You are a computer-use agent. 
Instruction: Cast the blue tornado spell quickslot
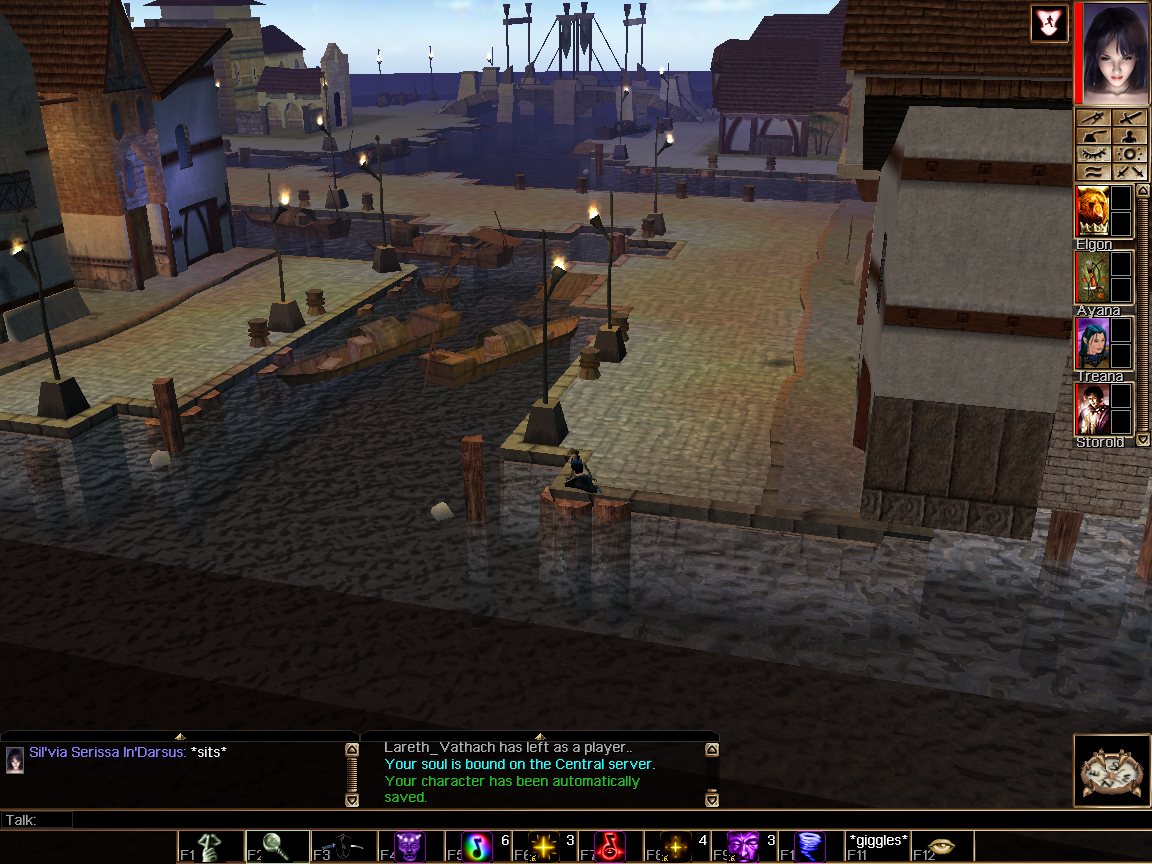click(809, 846)
